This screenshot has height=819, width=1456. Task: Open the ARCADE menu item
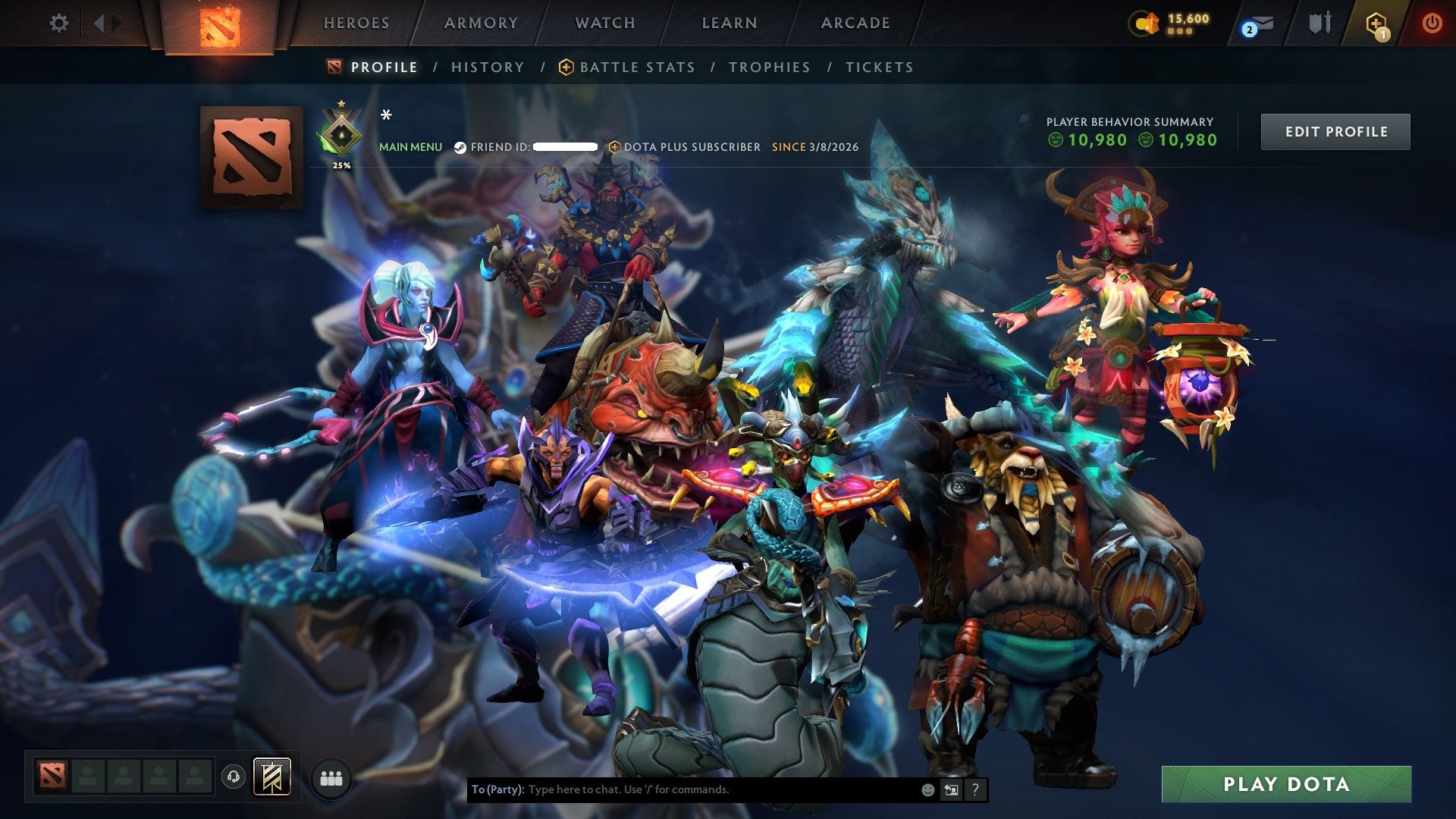tap(855, 23)
